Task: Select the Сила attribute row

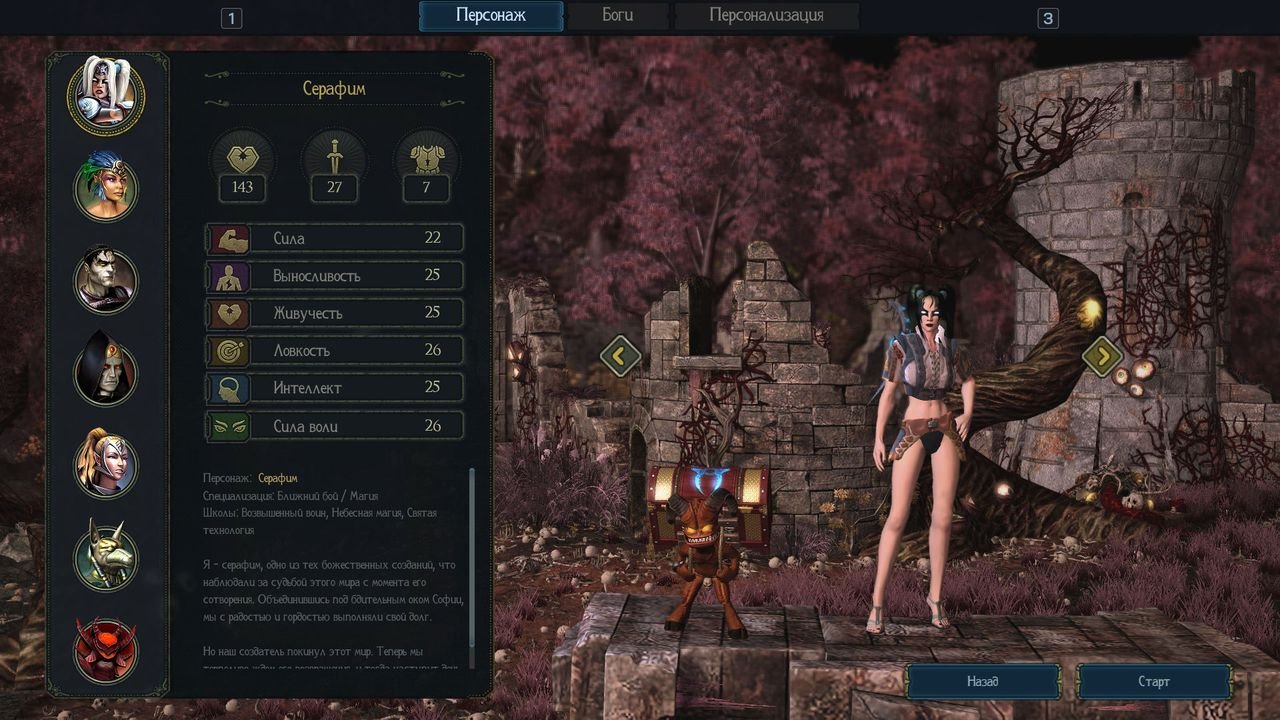Action: (x=335, y=238)
